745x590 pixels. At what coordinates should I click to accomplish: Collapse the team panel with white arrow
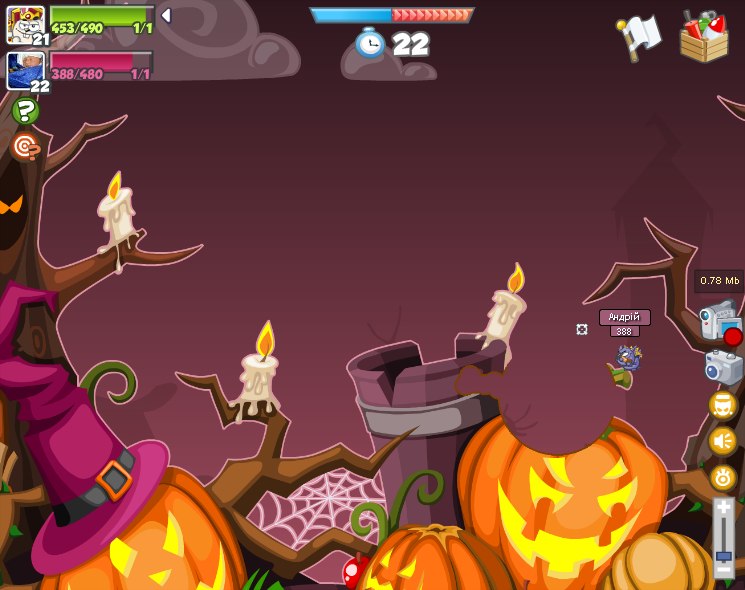pyautogui.click(x=166, y=15)
